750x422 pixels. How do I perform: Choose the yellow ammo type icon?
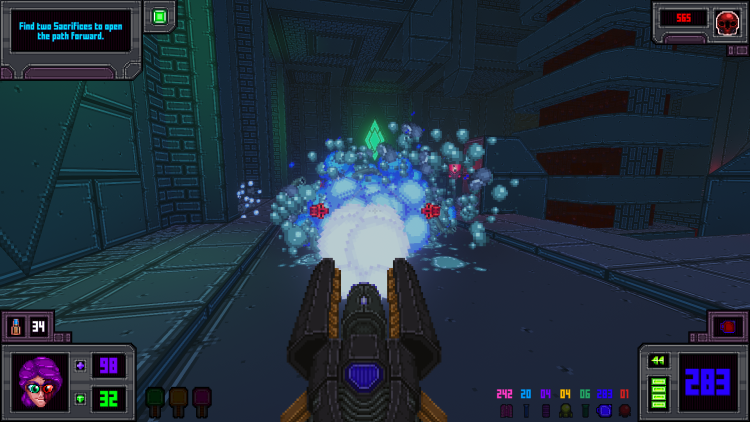565,410
